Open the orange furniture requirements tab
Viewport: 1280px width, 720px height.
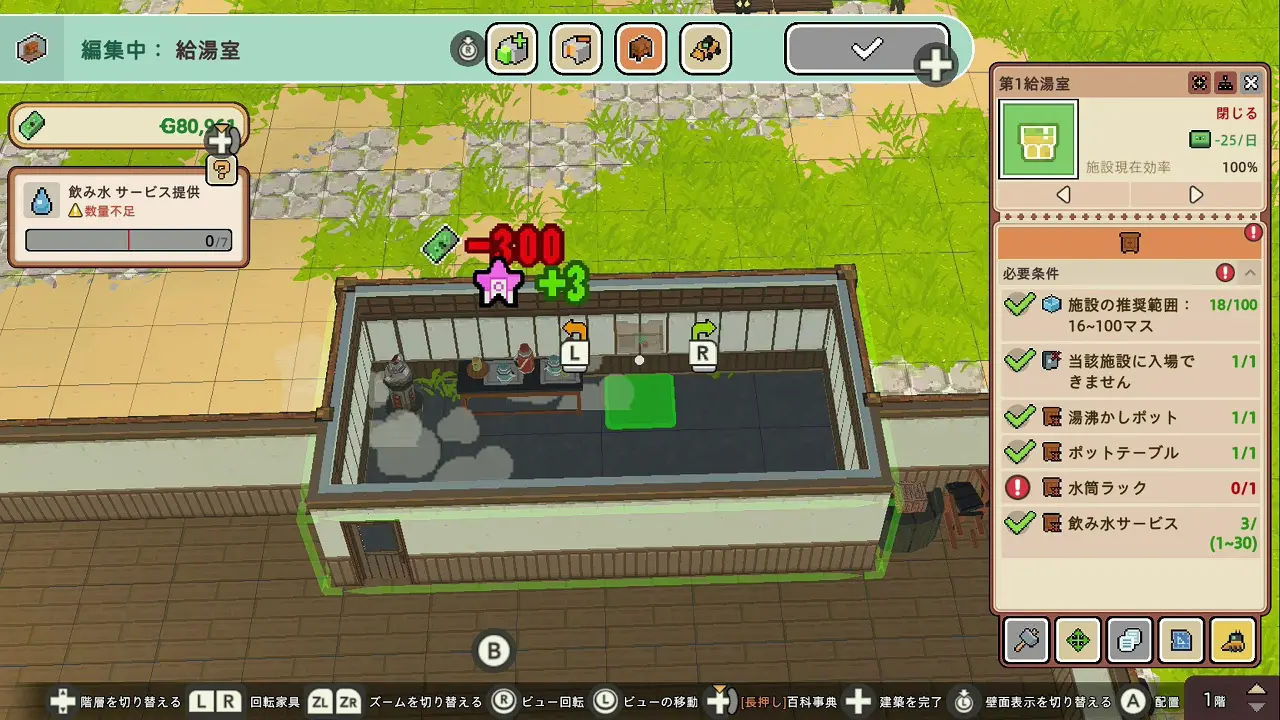coord(1130,242)
